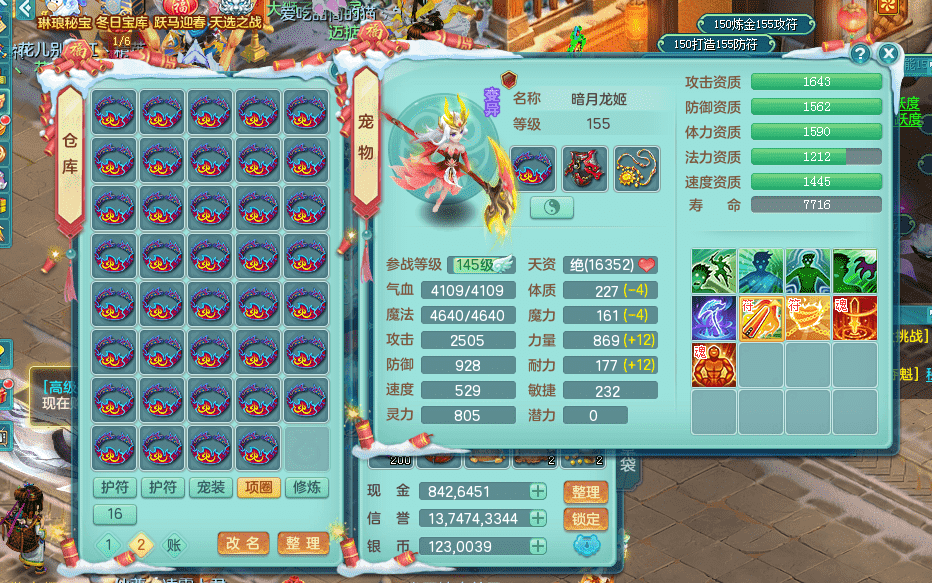Open the 账 ledger page tab
Viewport: 932px width, 583px height.
click(174, 543)
